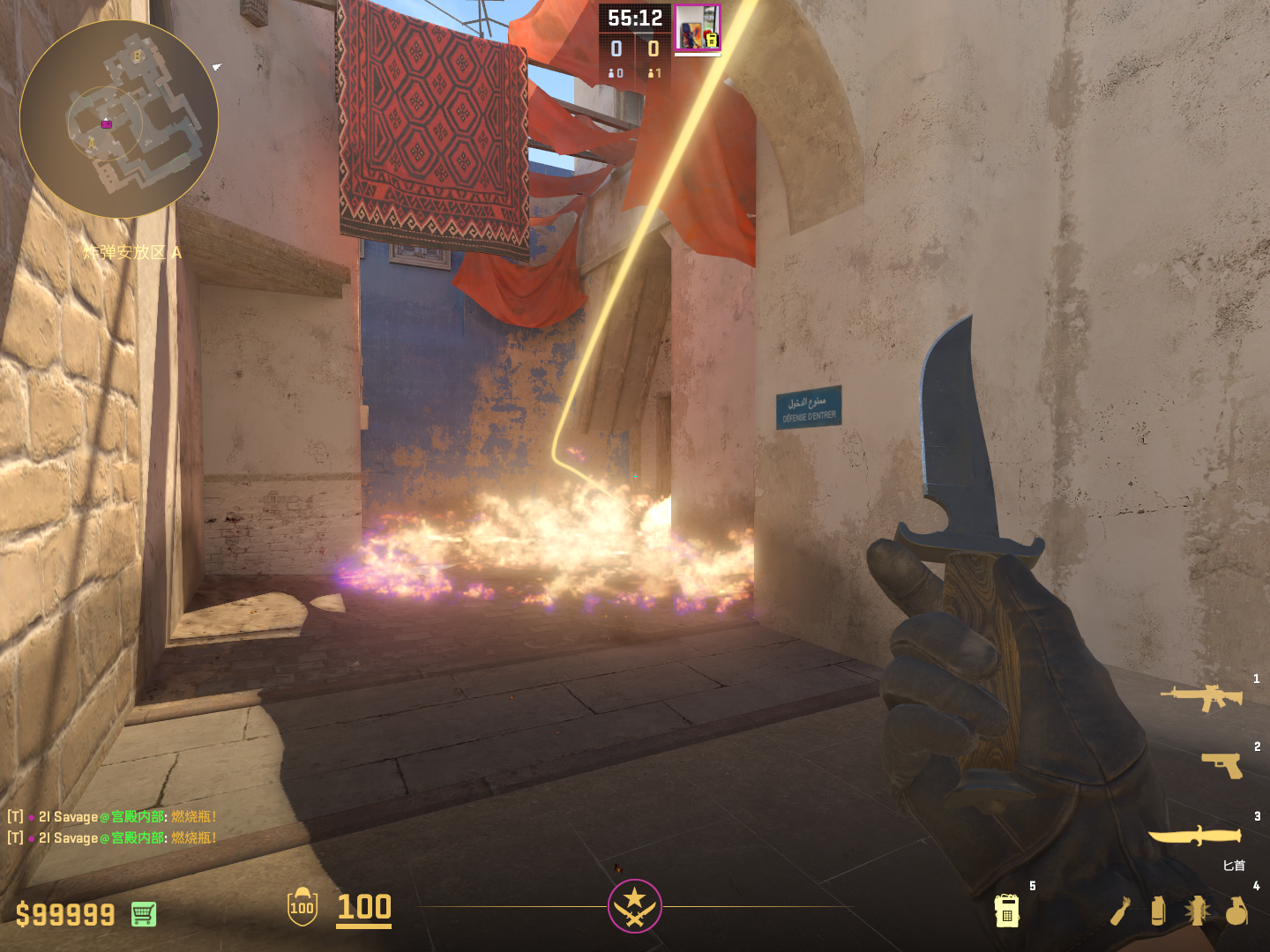Open the buy menu cart icon
Image resolution: width=1270 pixels, height=952 pixels.
click(x=144, y=914)
